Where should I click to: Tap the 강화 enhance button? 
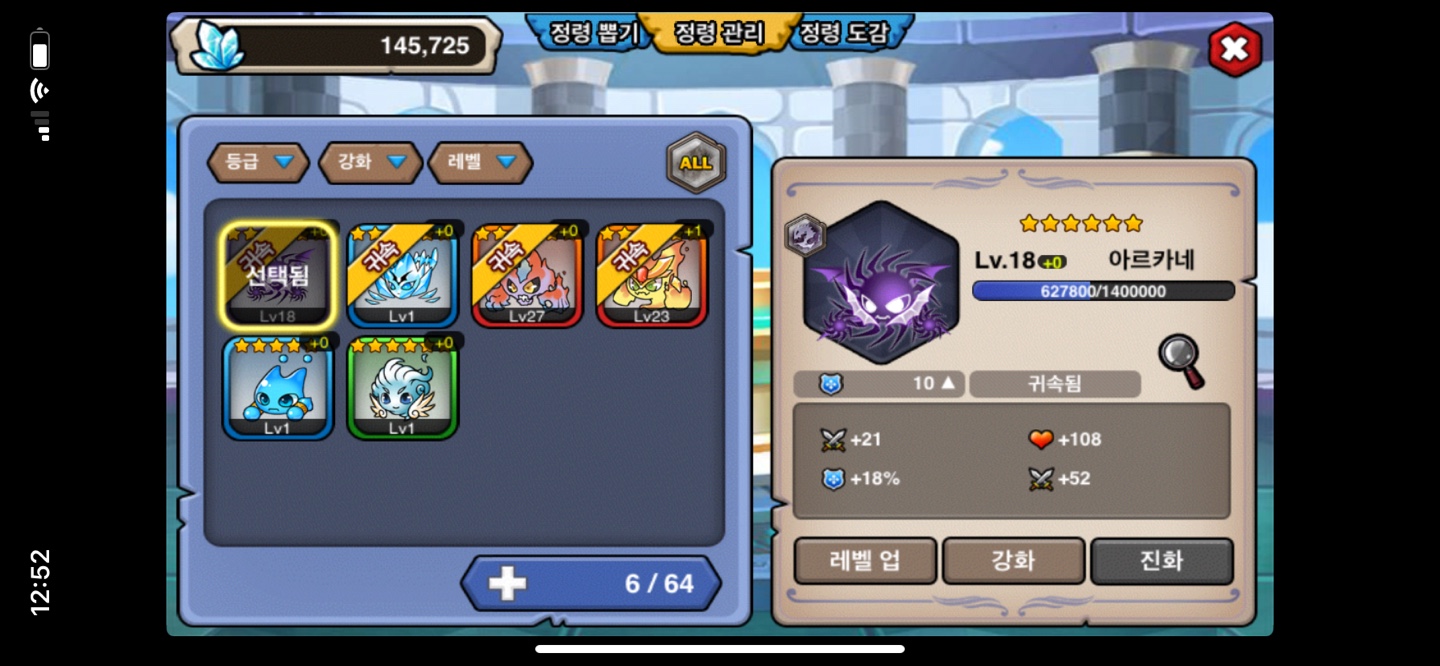(x=1013, y=561)
